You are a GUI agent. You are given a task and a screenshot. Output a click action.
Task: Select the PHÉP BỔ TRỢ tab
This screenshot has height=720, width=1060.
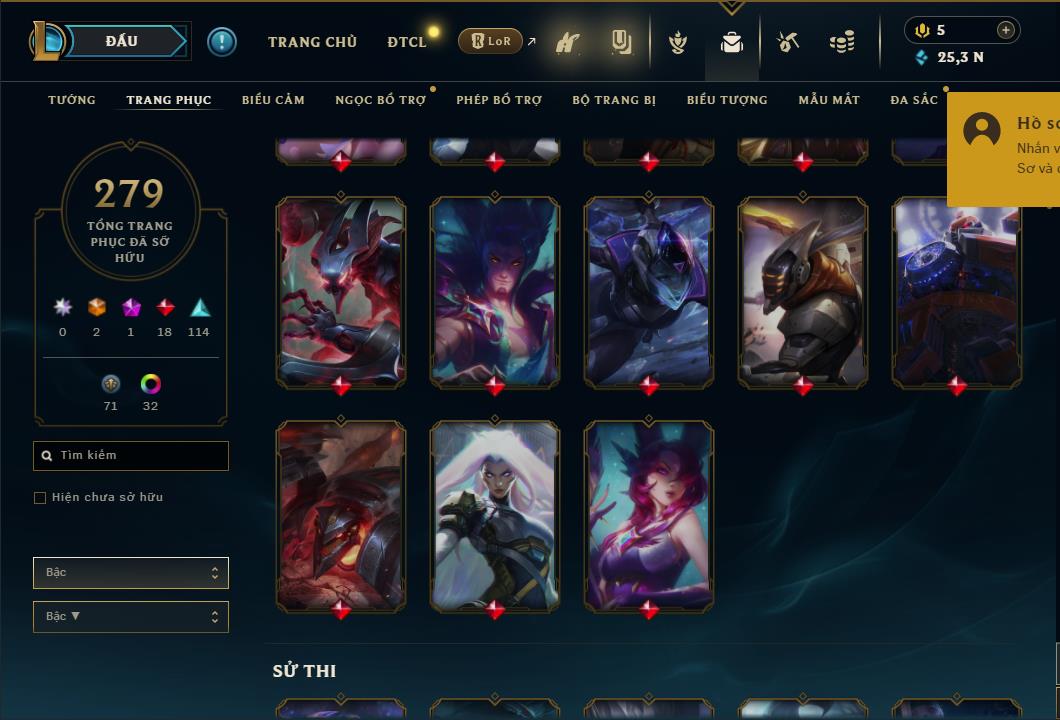[499, 100]
